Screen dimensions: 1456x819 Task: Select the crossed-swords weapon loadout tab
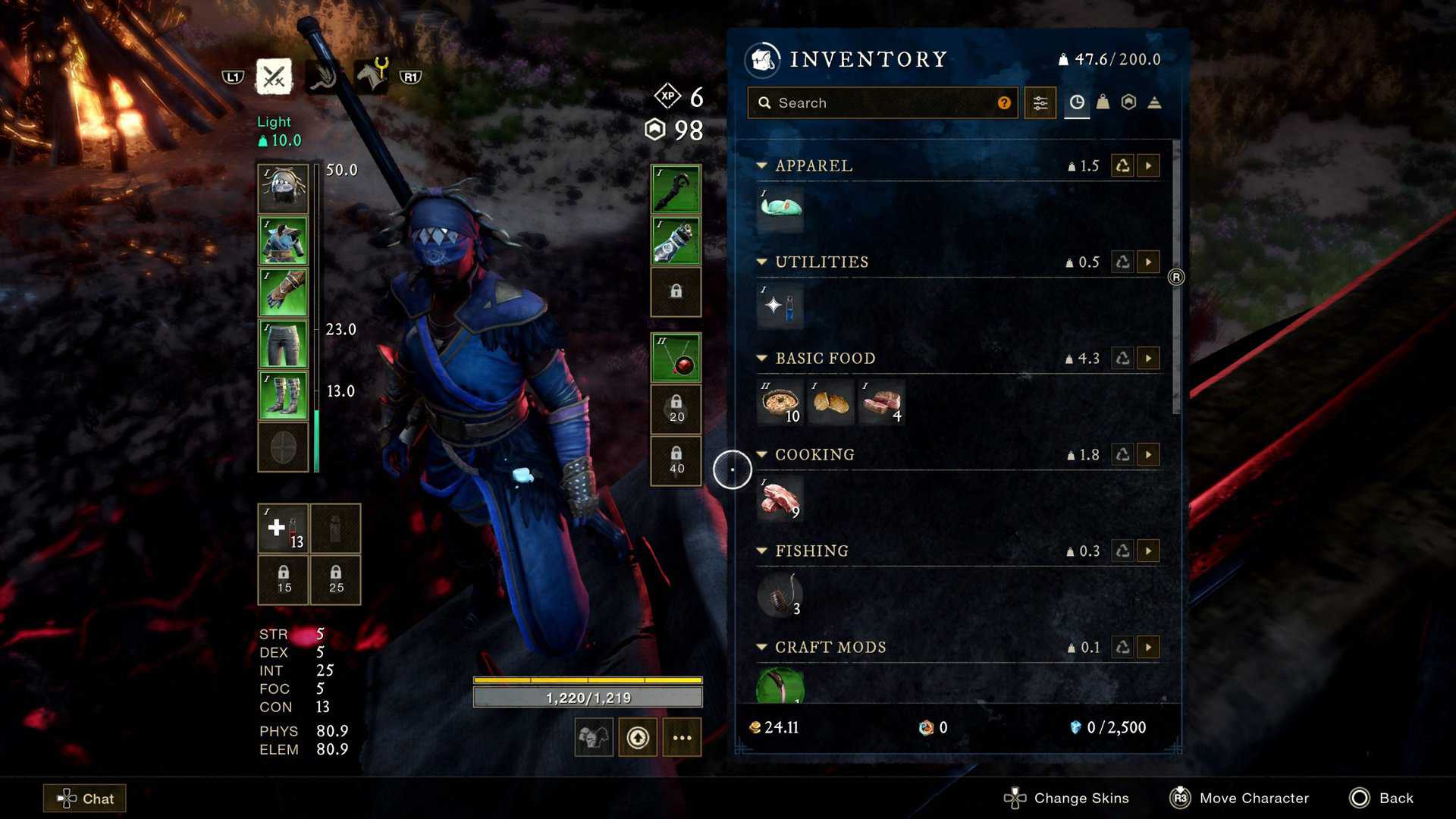(x=274, y=76)
